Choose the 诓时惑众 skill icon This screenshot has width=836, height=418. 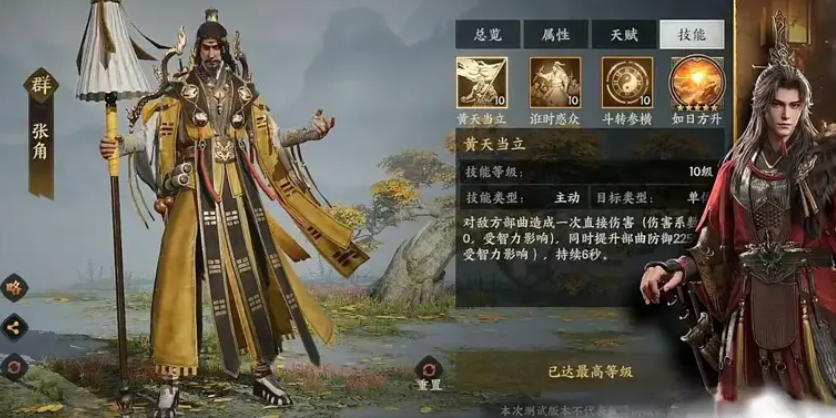tap(555, 81)
